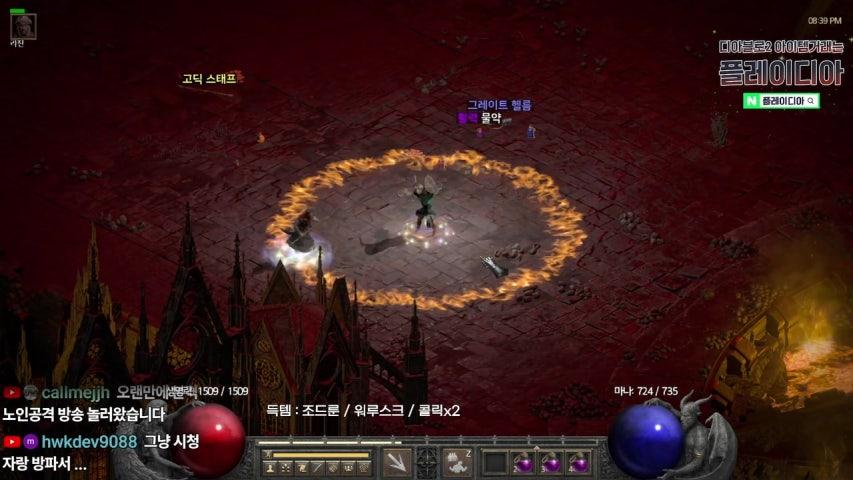Pick up the 그레이트 헬름 item label
The image size is (853, 480).
coord(500,105)
